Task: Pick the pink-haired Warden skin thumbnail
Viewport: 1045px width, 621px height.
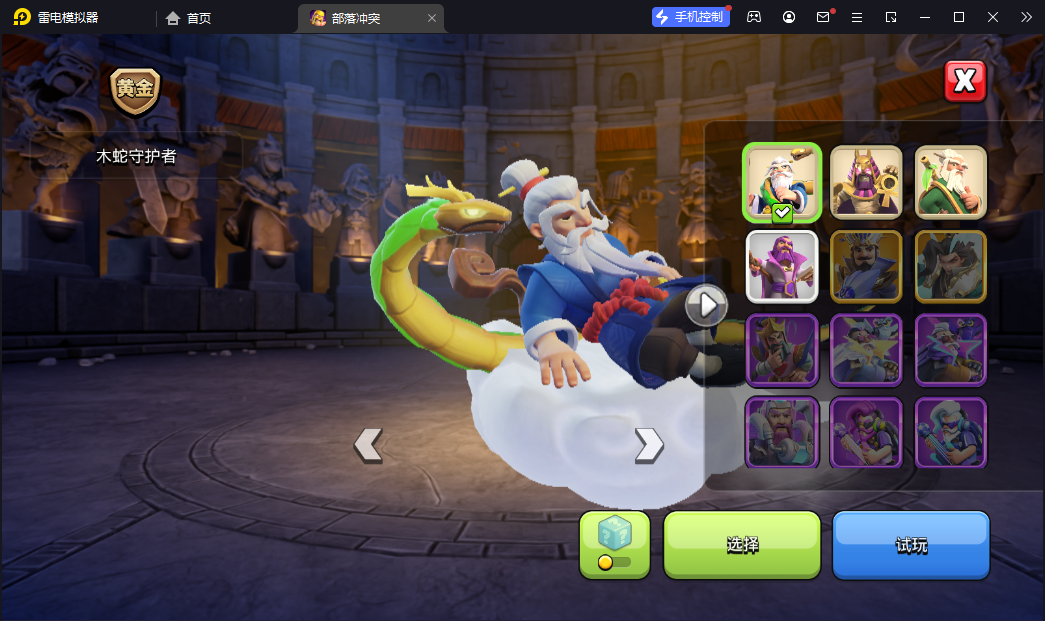Action: (x=866, y=432)
